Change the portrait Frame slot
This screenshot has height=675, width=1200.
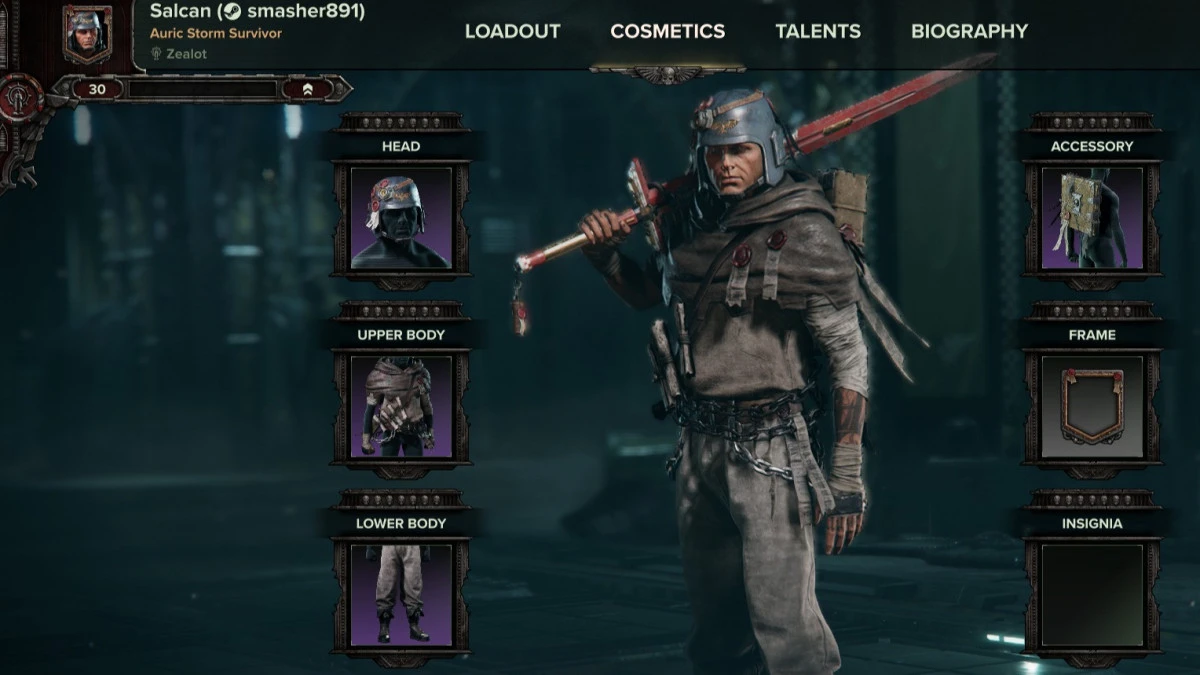tap(1092, 407)
